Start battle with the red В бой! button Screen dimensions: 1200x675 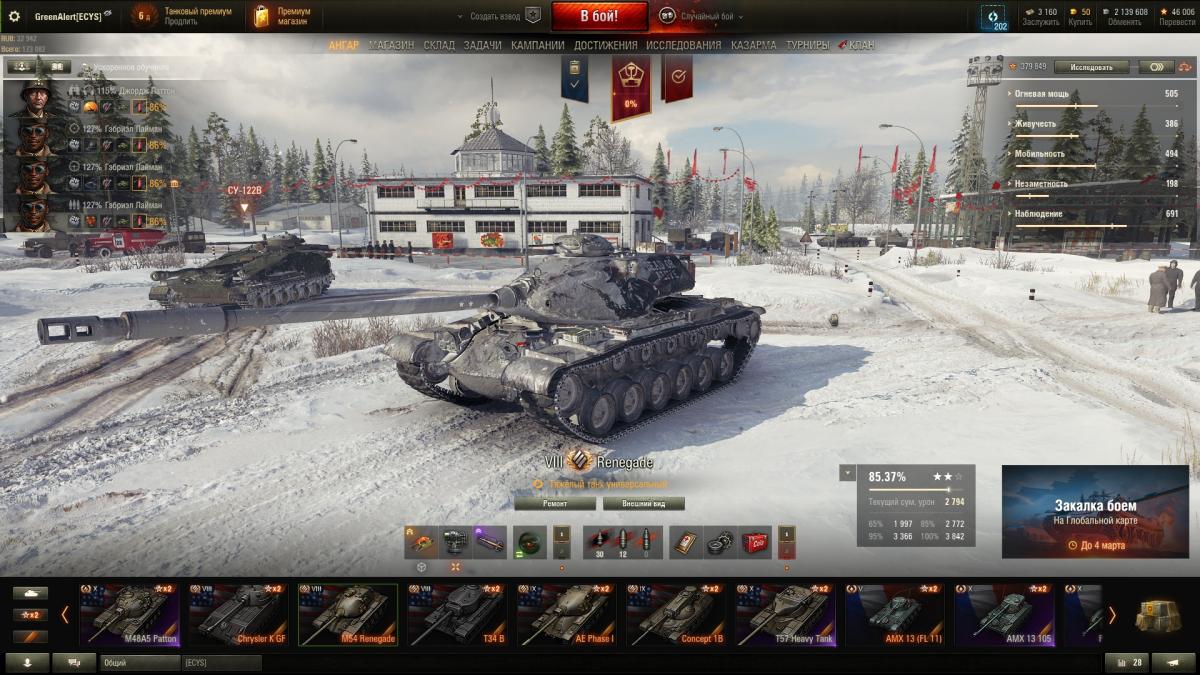click(x=599, y=16)
